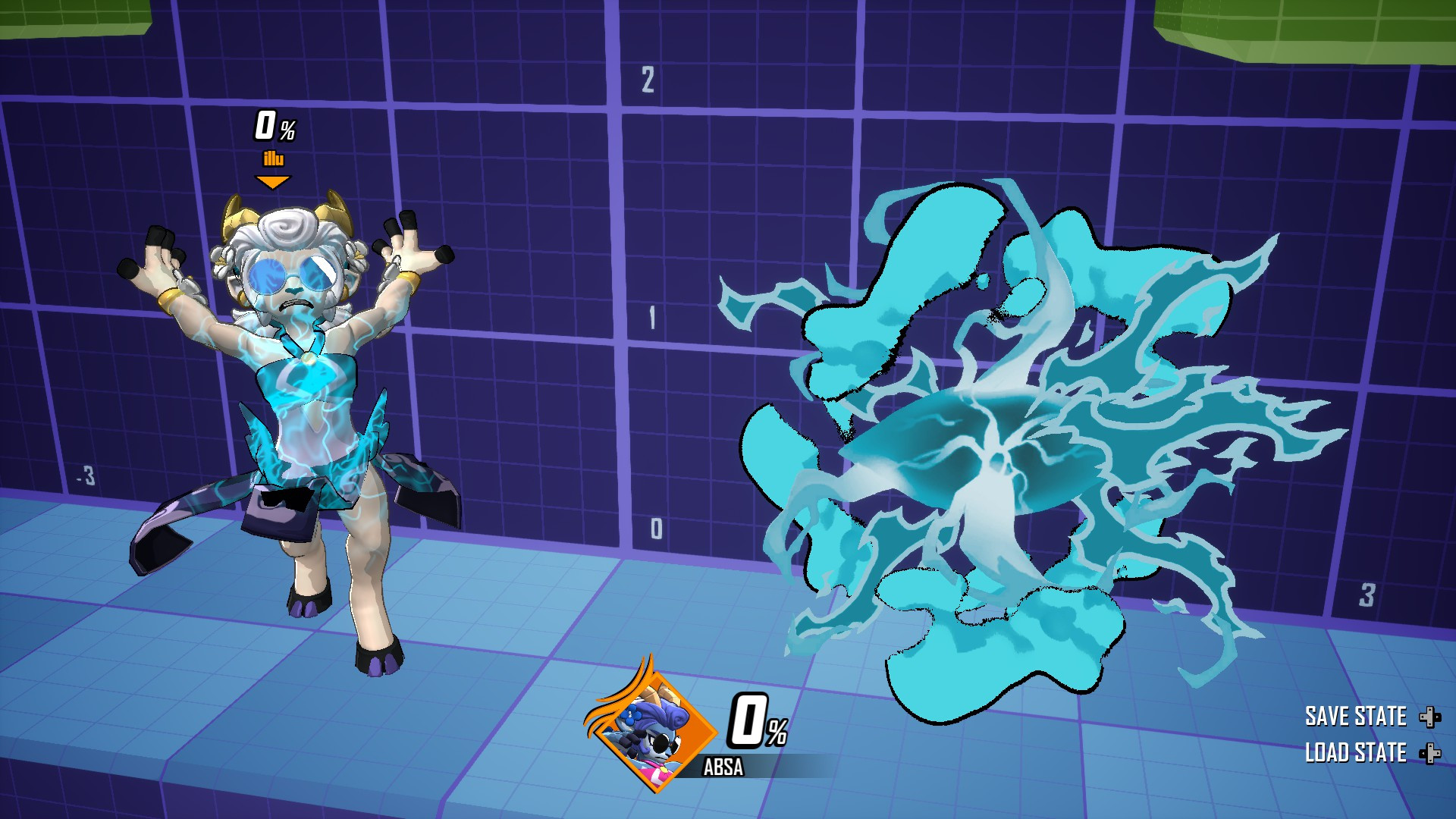The width and height of the screenshot is (1456, 819).
Task: Click the orange arrow marker above illu
Action: click(x=273, y=180)
